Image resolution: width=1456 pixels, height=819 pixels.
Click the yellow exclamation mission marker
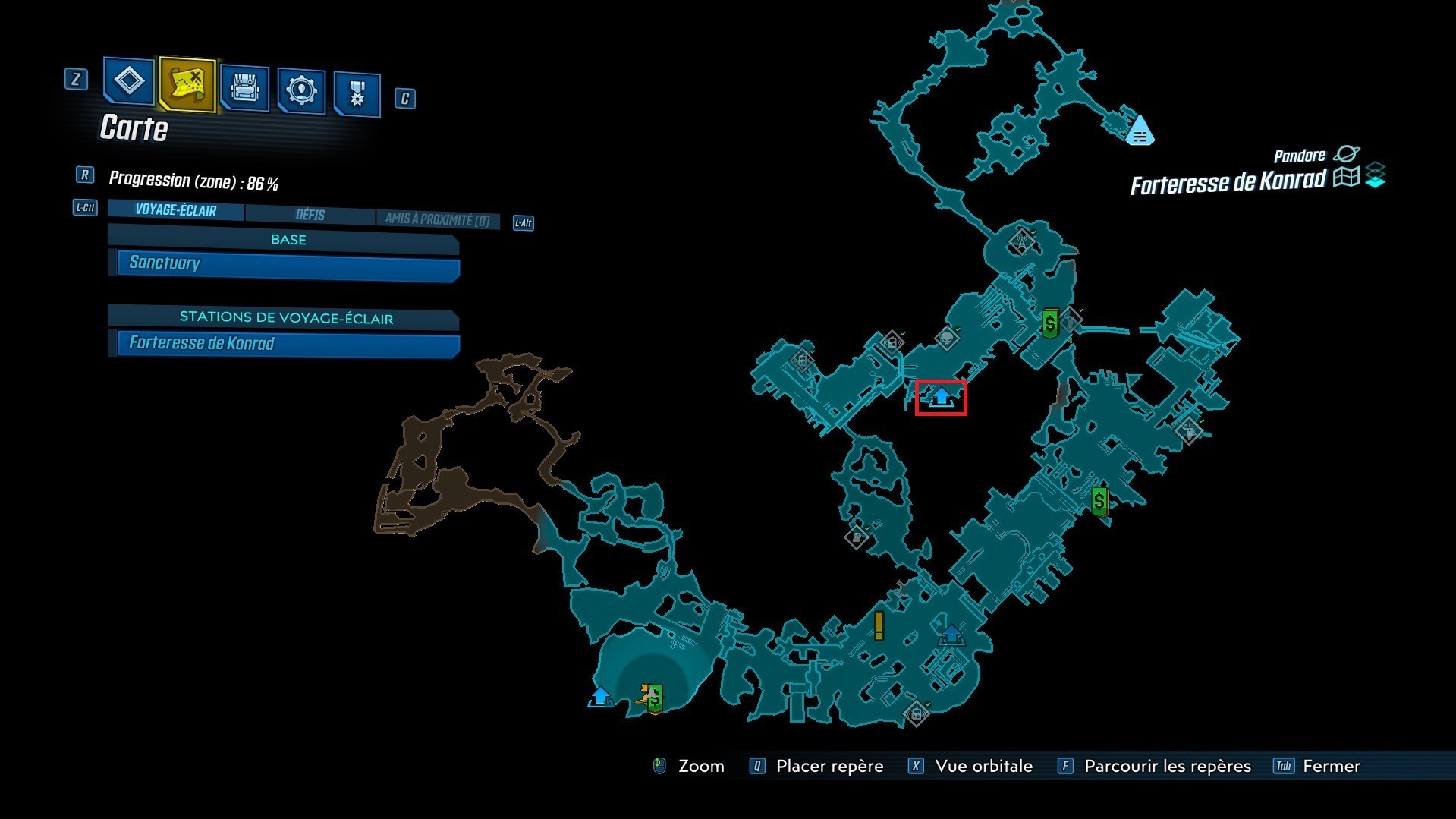(878, 624)
